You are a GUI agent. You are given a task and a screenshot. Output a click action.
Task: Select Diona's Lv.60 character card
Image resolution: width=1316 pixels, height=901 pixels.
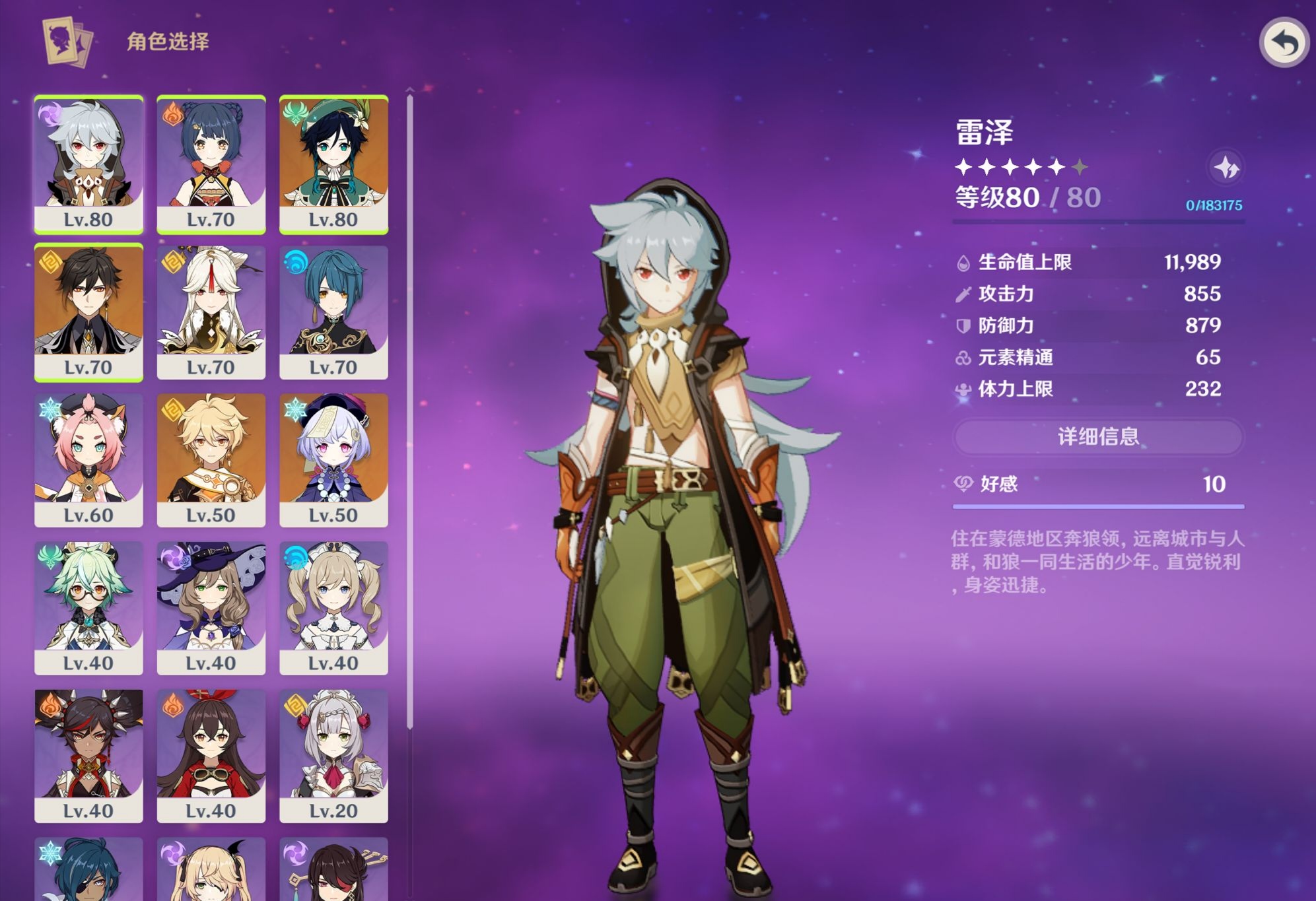pos(88,459)
